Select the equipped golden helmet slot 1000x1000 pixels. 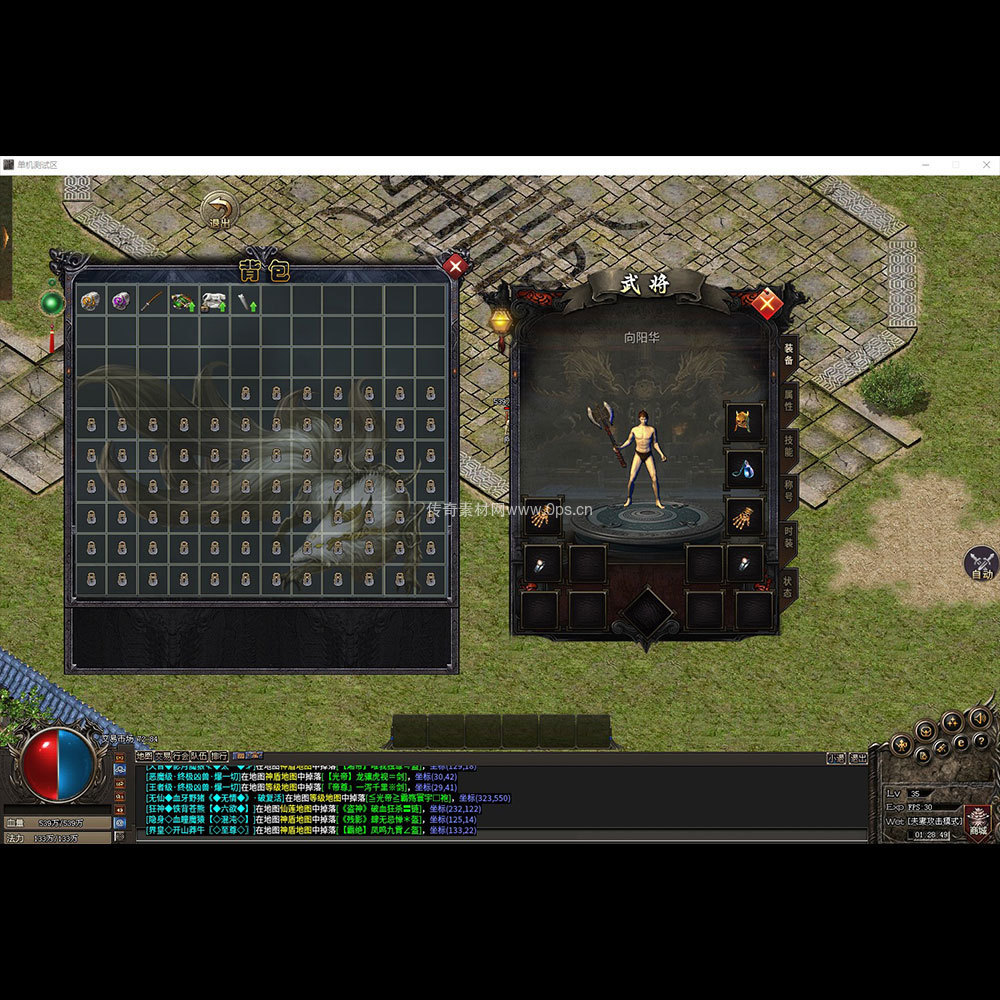tap(743, 421)
